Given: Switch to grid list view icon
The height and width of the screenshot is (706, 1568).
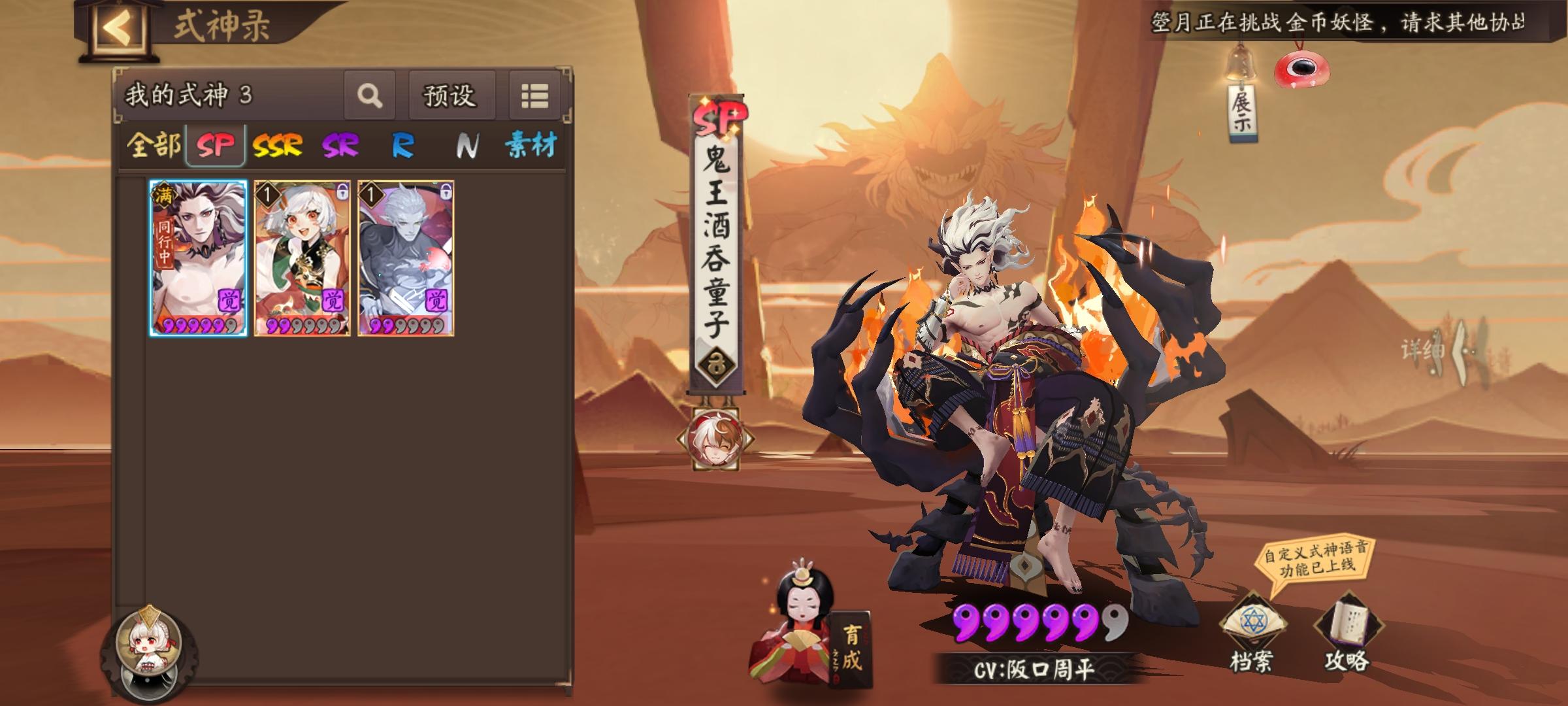Looking at the screenshot, I should (535, 96).
